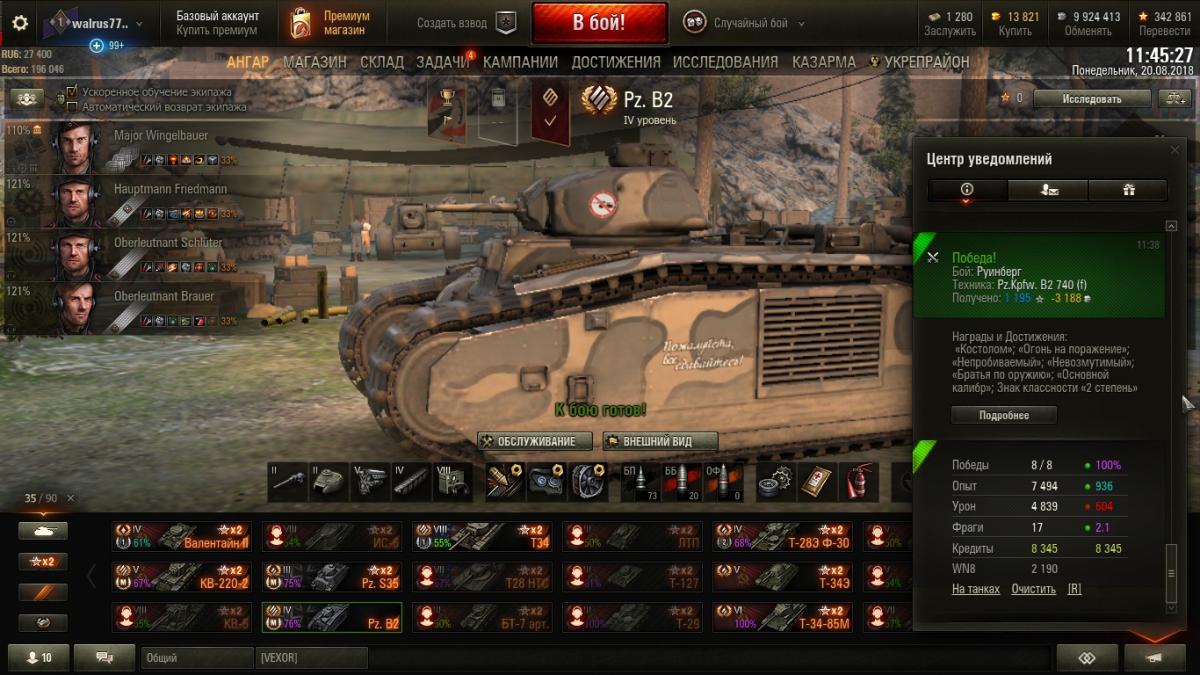Viewport: 1200px width, 675px height.
Task: Click Подробнее in the victory notification
Action: (x=1004, y=415)
